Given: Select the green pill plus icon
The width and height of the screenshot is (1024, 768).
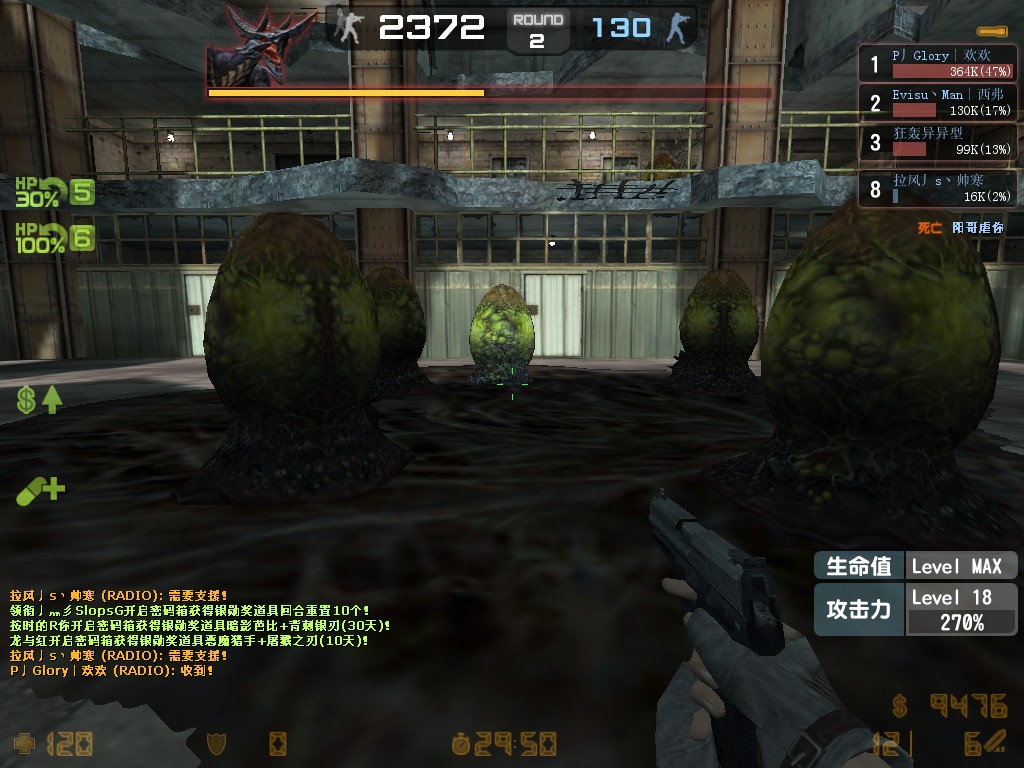Looking at the screenshot, I should [40, 490].
